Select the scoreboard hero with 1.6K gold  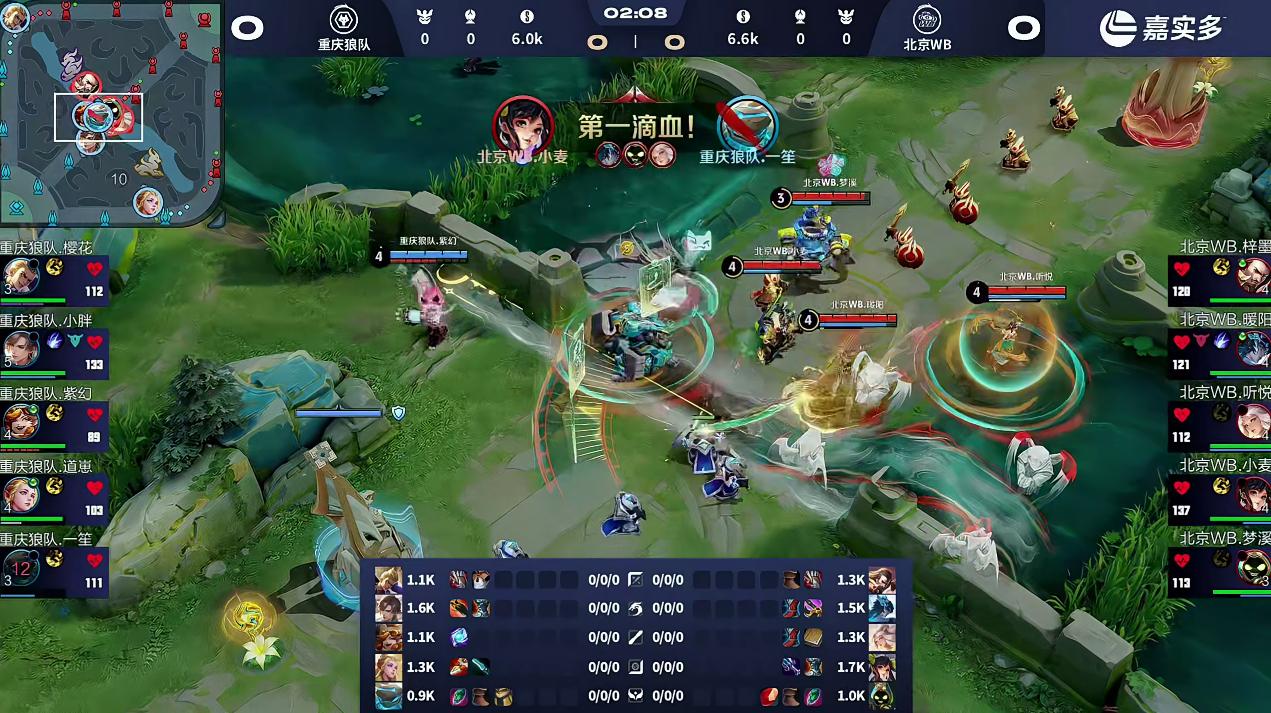click(x=388, y=608)
